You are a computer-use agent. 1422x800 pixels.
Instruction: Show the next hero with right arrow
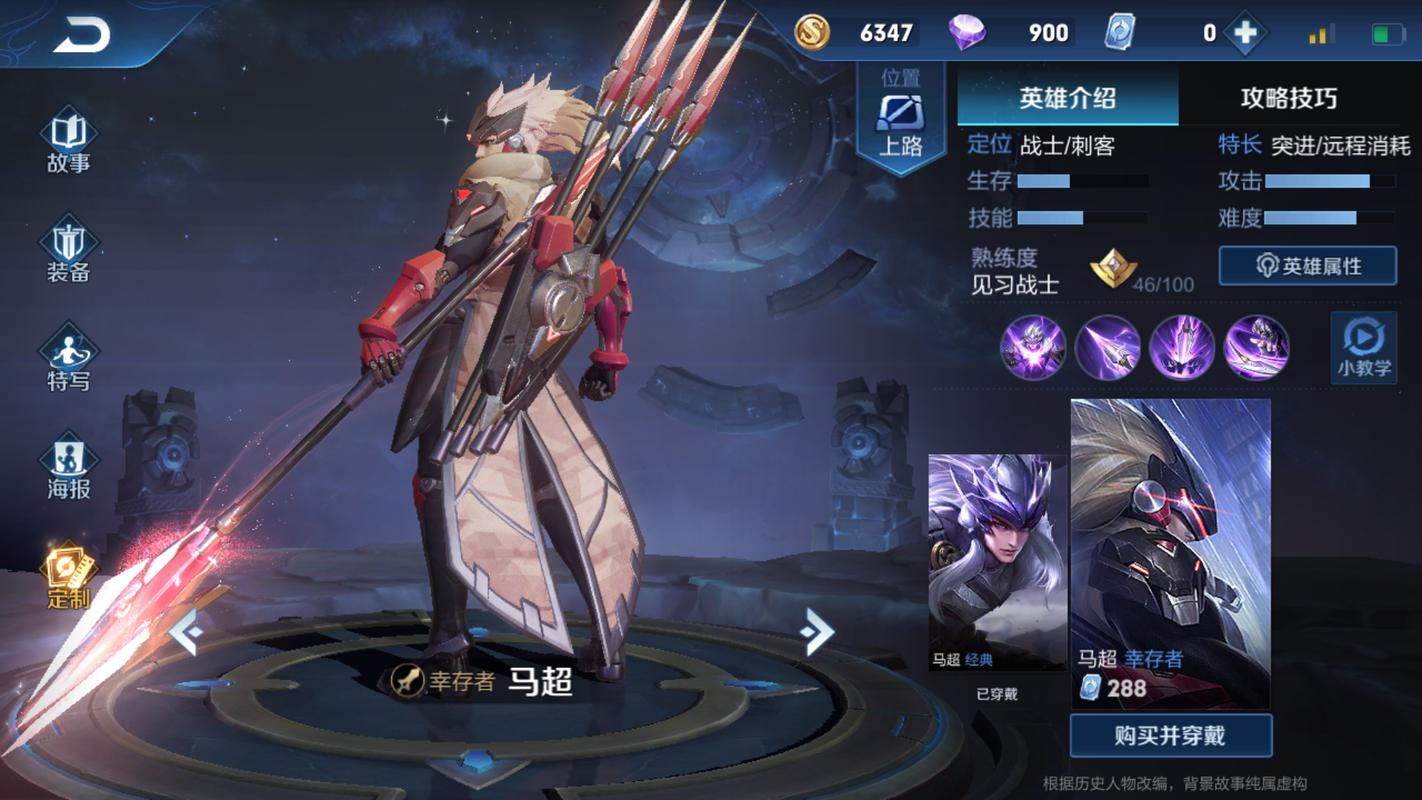point(817,630)
